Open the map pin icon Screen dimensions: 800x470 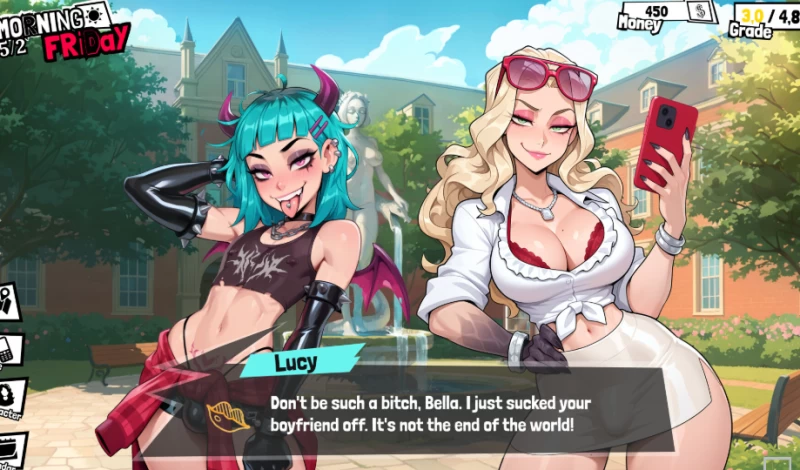tap(7, 302)
